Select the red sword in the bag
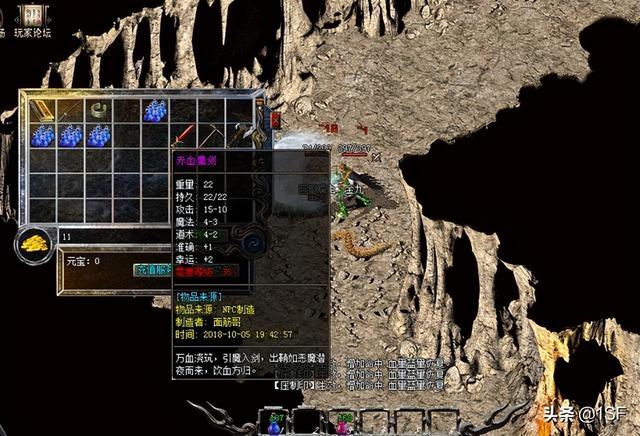 pos(184,135)
